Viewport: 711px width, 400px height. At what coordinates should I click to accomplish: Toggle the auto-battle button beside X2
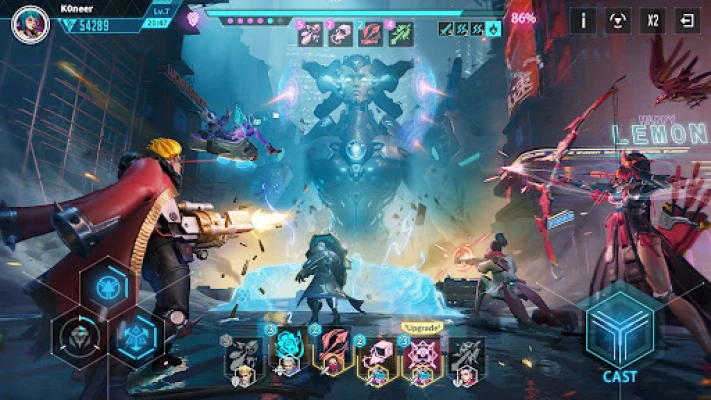(x=619, y=20)
